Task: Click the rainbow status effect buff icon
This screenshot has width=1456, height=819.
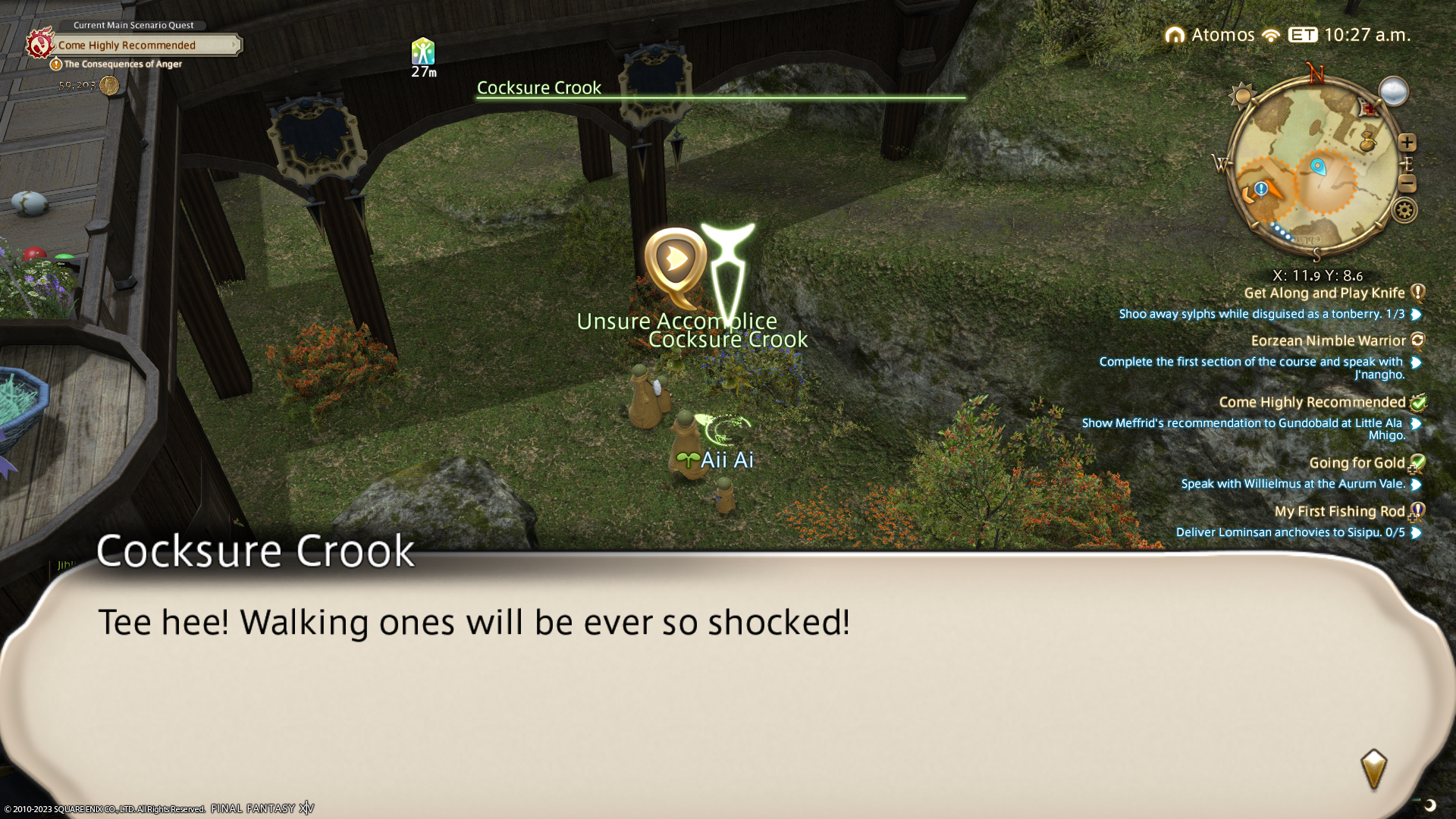Action: (423, 52)
